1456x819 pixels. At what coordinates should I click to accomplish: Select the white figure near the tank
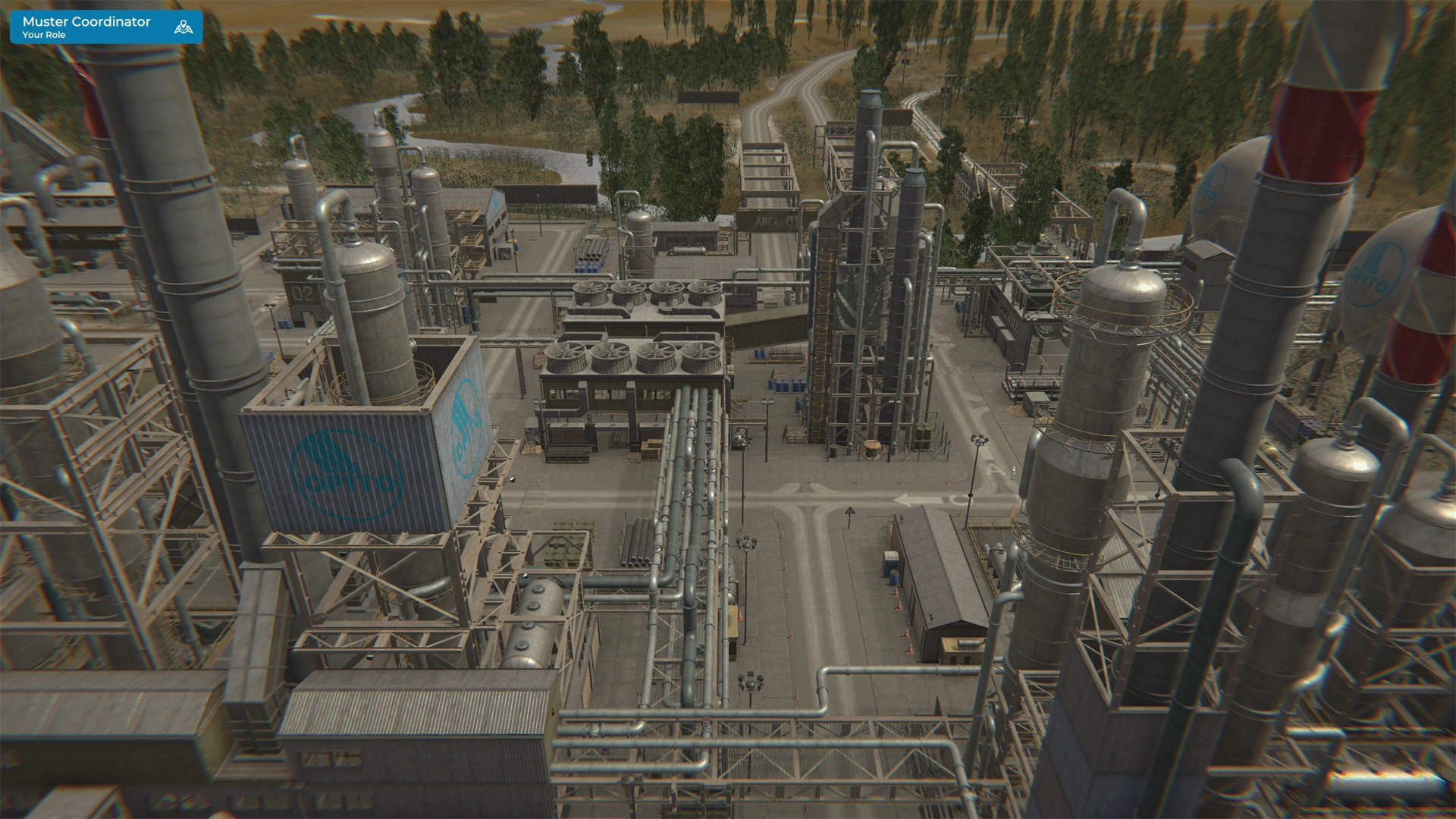pos(1013,472)
